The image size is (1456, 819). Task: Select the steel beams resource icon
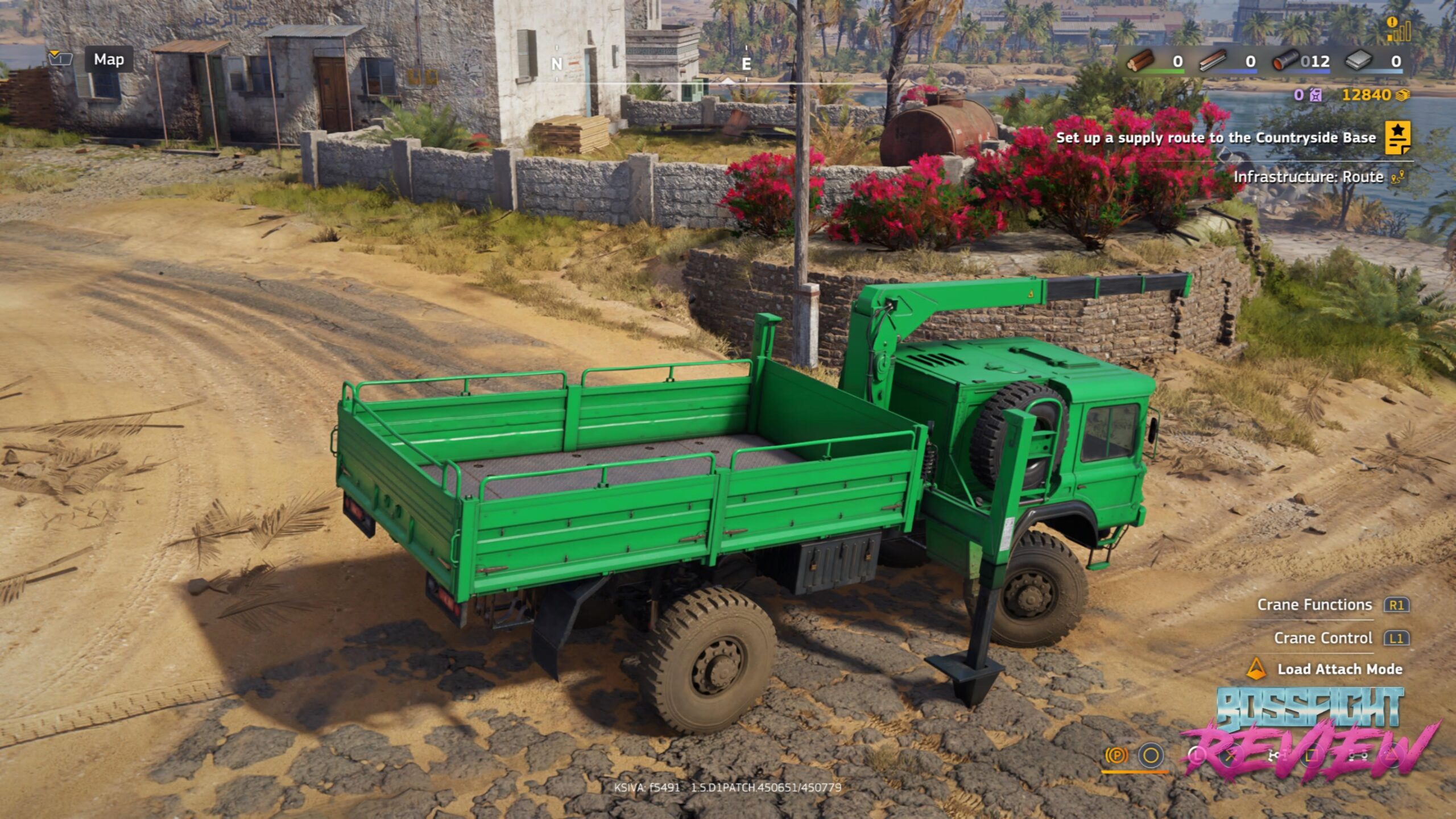coord(1213,60)
